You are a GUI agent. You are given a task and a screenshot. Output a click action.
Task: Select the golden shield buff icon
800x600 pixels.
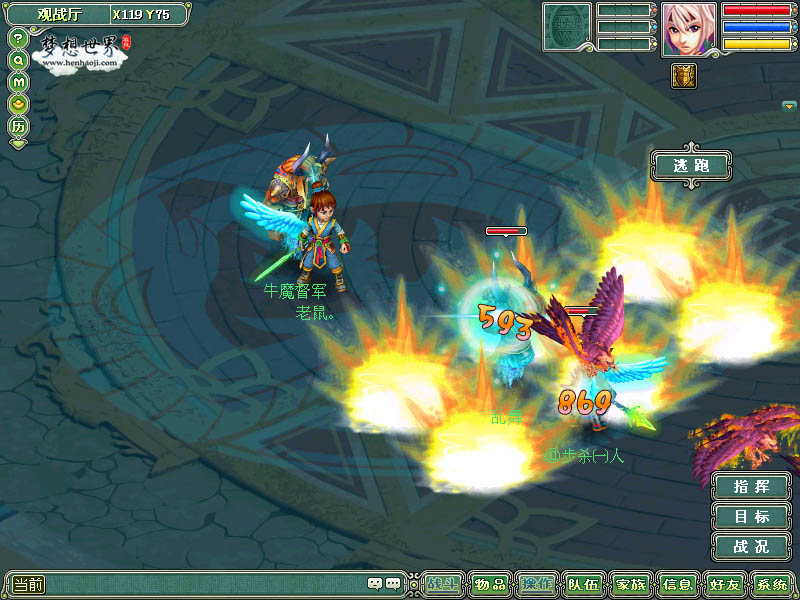coord(684,75)
